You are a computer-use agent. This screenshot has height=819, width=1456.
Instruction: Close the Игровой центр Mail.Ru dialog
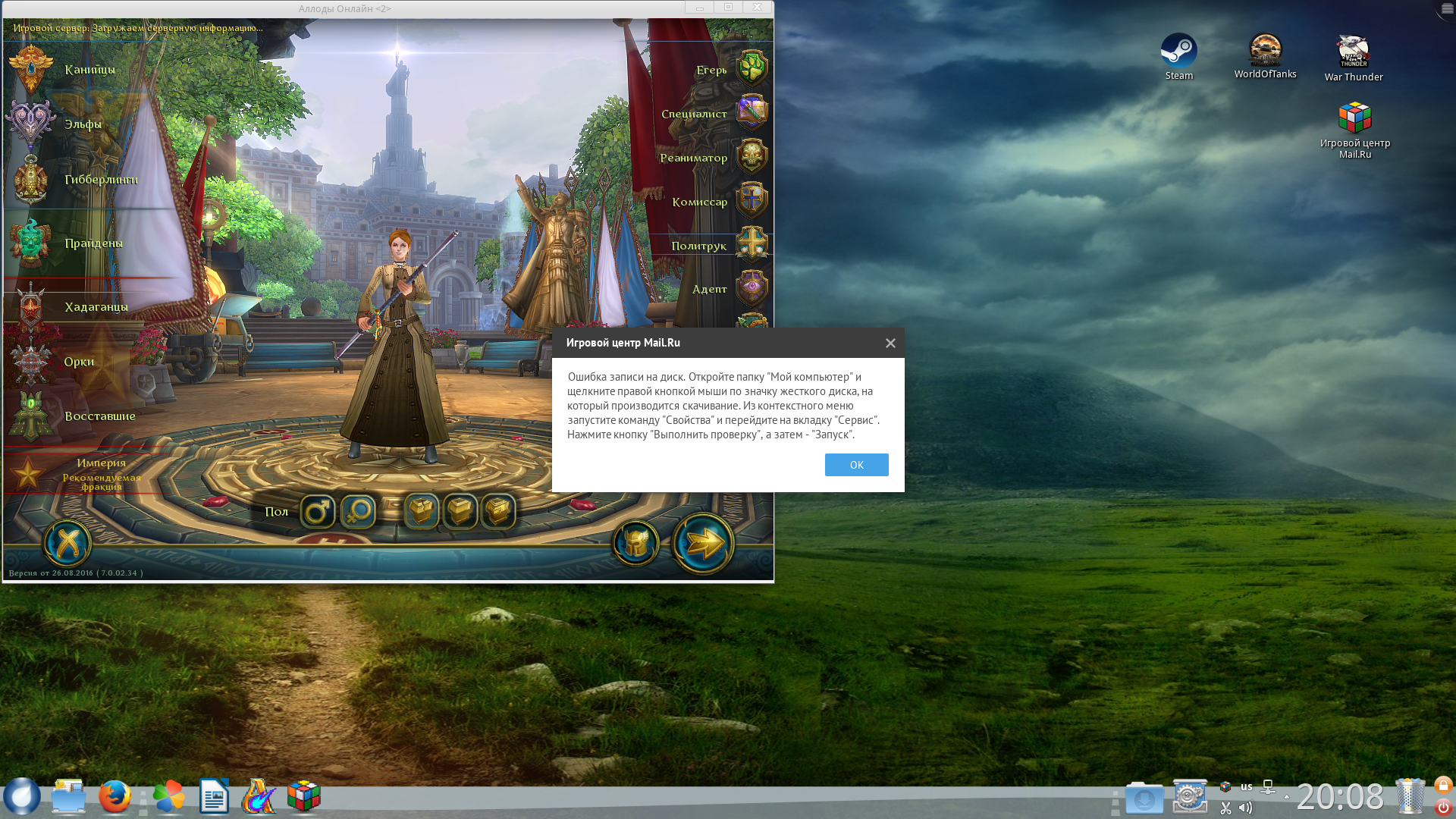click(x=890, y=344)
